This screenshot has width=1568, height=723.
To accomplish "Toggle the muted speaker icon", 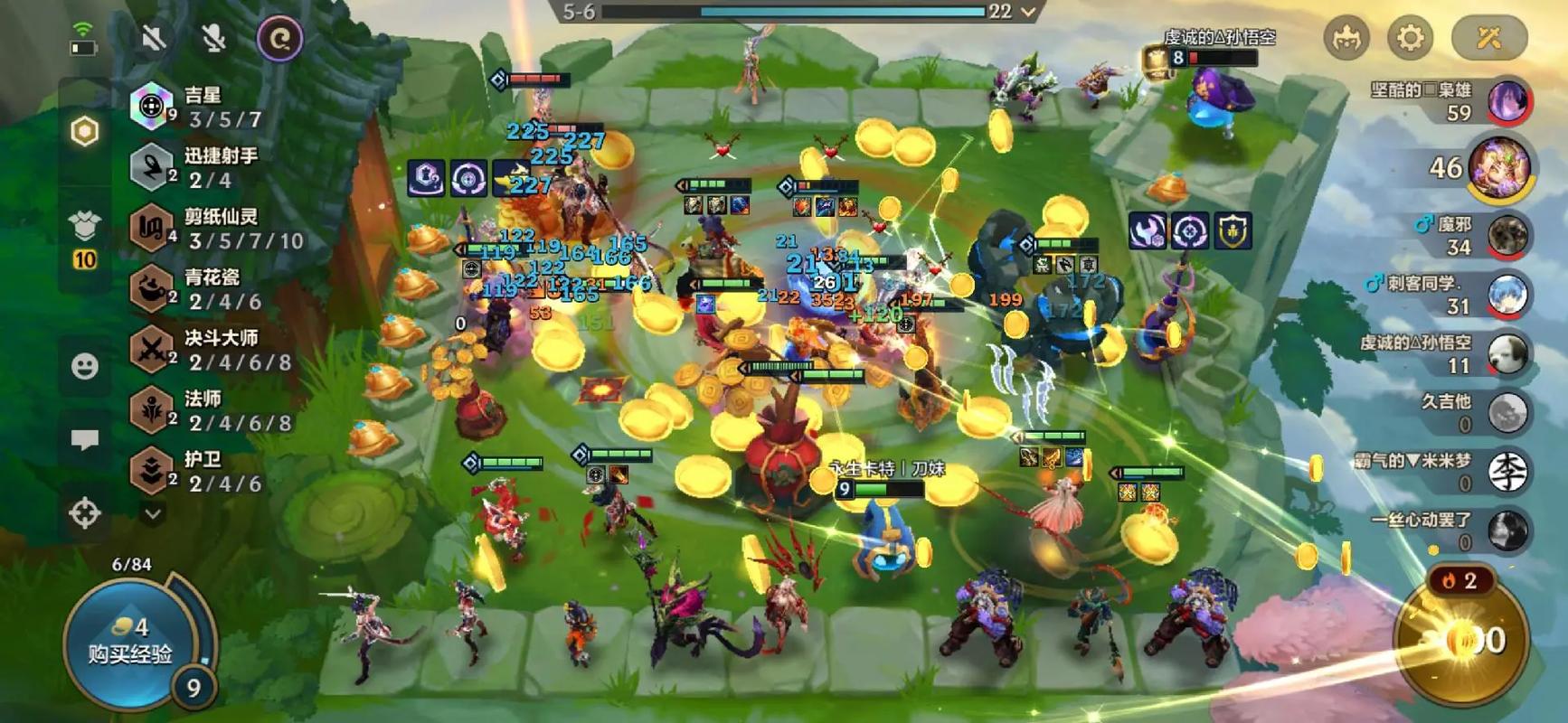I will click(154, 38).
